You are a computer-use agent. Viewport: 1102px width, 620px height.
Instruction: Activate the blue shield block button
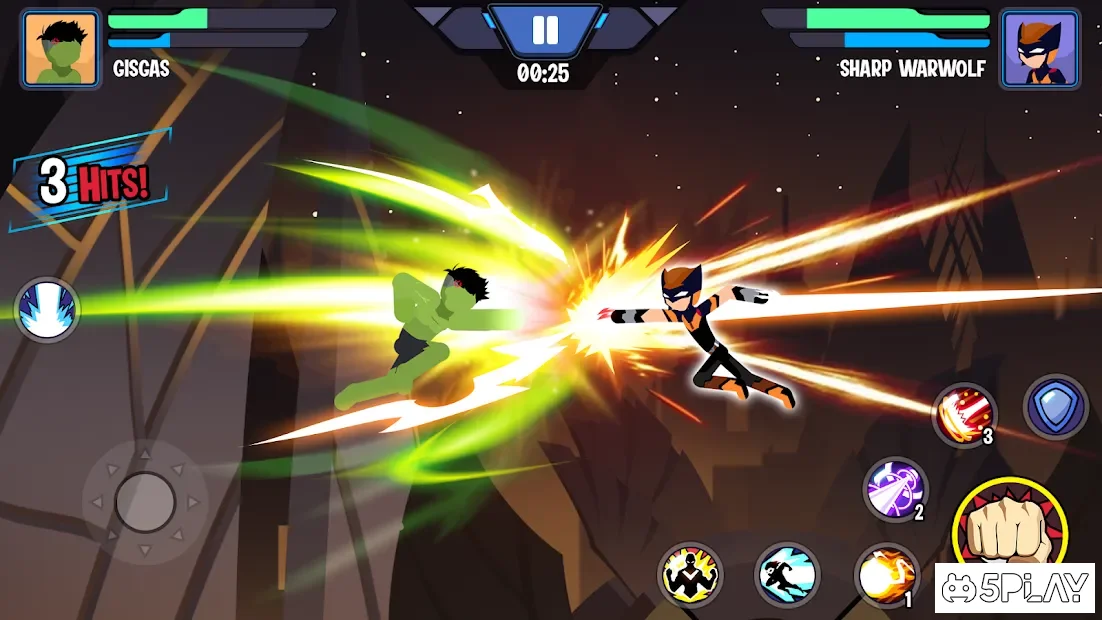pyautogui.click(x=1055, y=407)
